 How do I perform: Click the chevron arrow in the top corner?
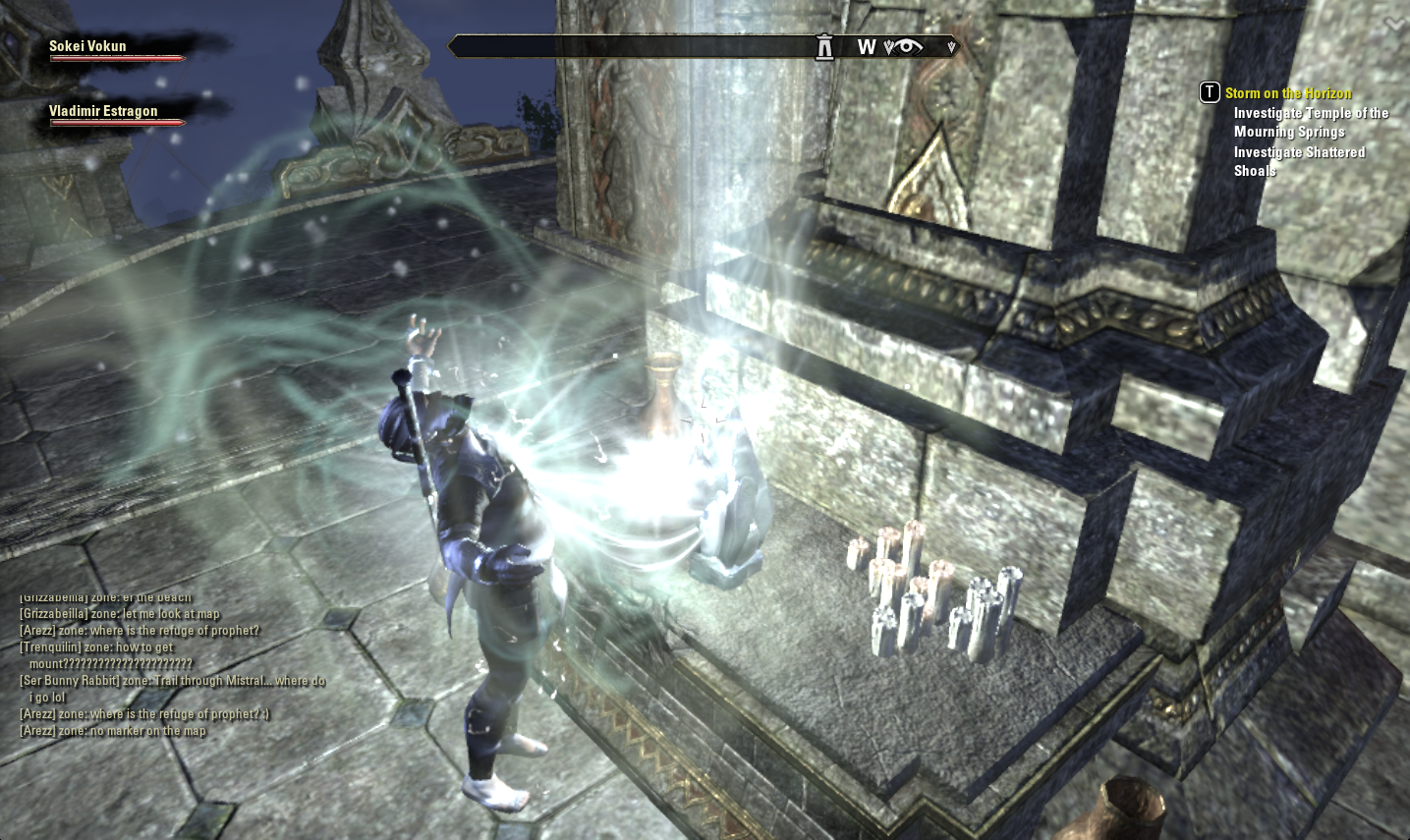click(x=1395, y=25)
